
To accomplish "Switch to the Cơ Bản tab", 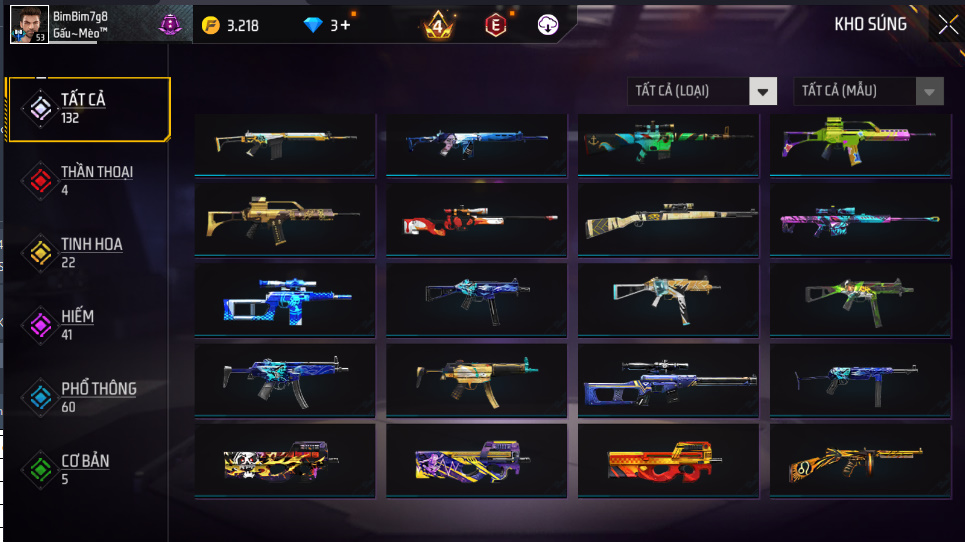I will point(88,469).
